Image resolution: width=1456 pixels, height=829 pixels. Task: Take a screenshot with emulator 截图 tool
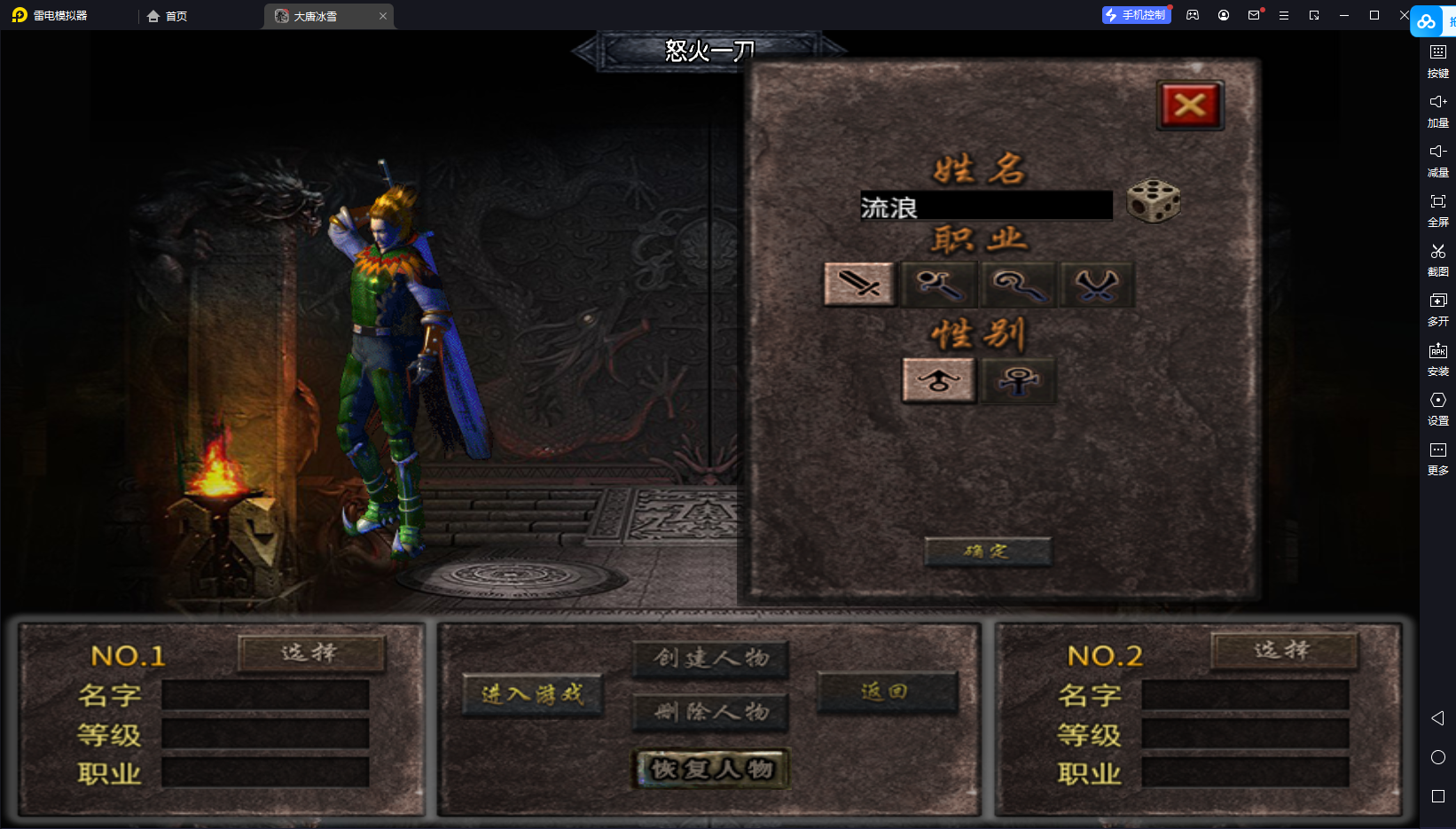click(1437, 259)
